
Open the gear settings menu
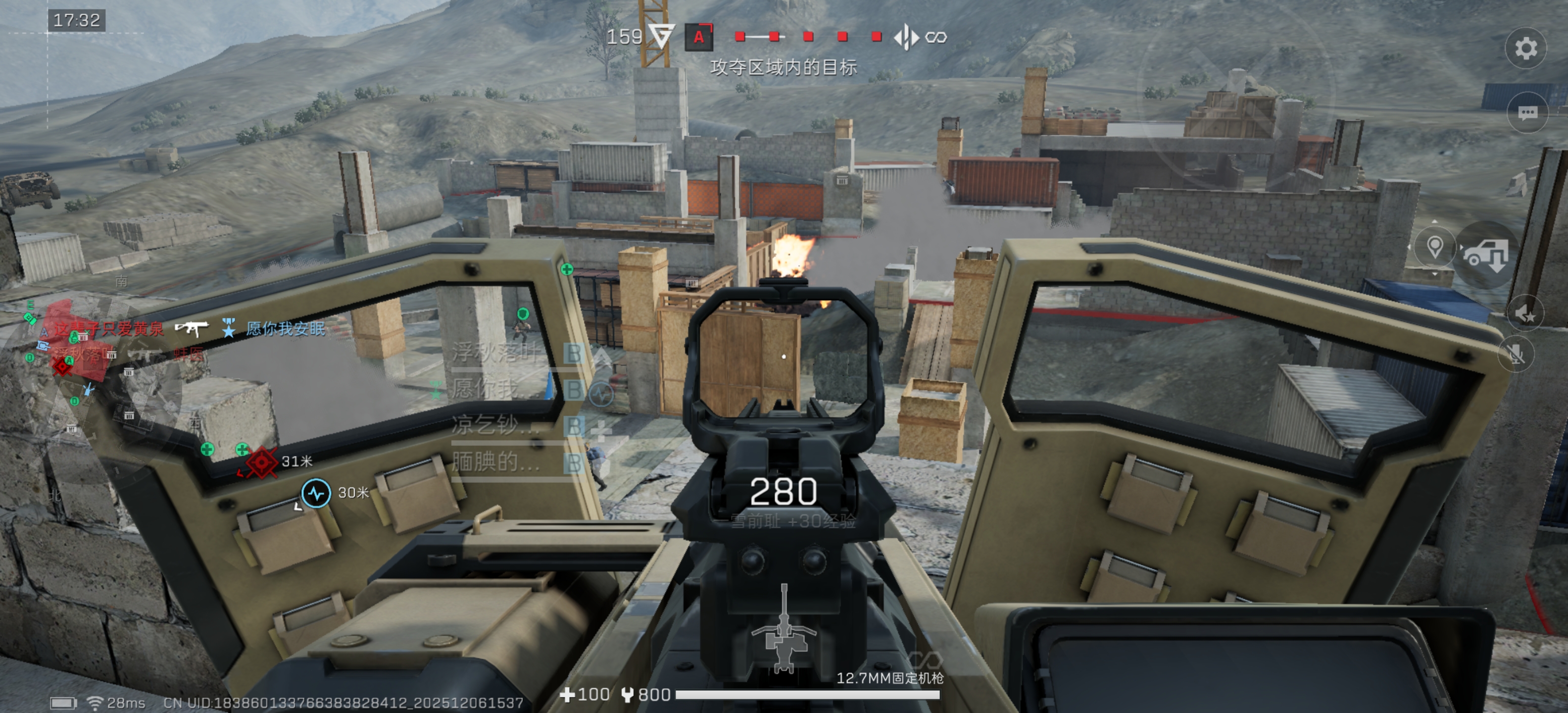coord(1525,49)
